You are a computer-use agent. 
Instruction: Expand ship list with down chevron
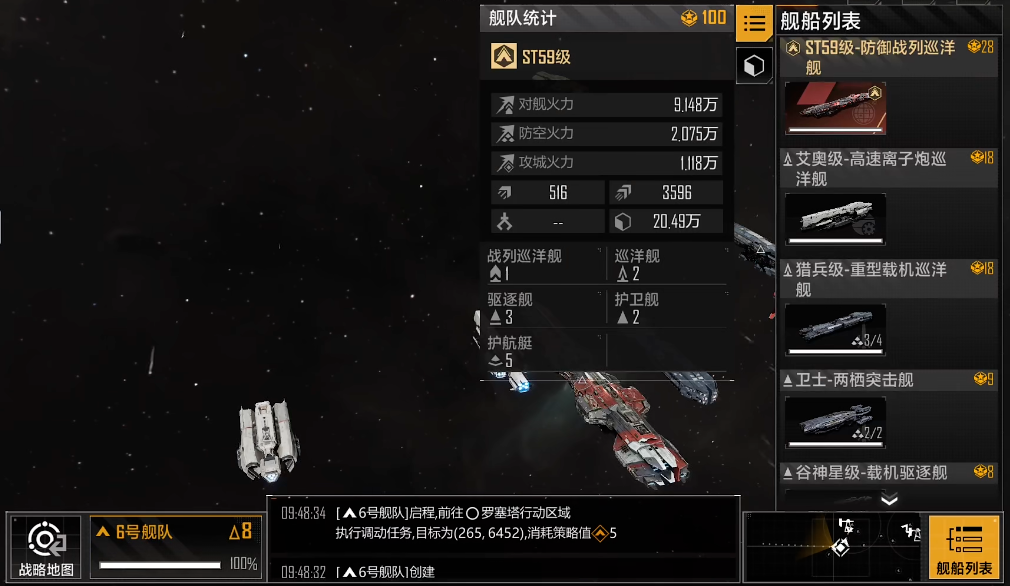889,500
